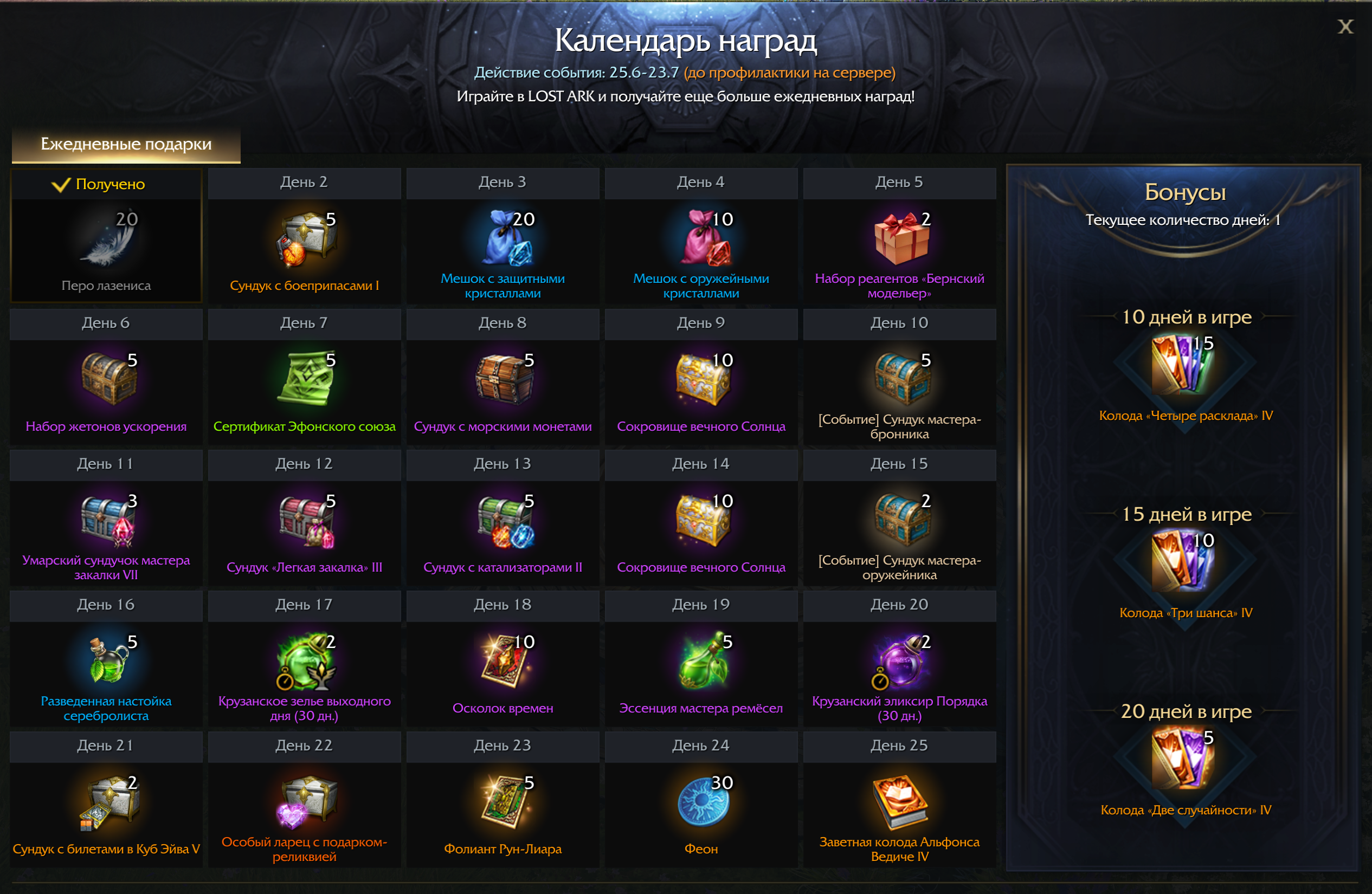Image resolution: width=1372 pixels, height=894 pixels.
Task: Close the reward calendar window
Action: tap(1345, 27)
